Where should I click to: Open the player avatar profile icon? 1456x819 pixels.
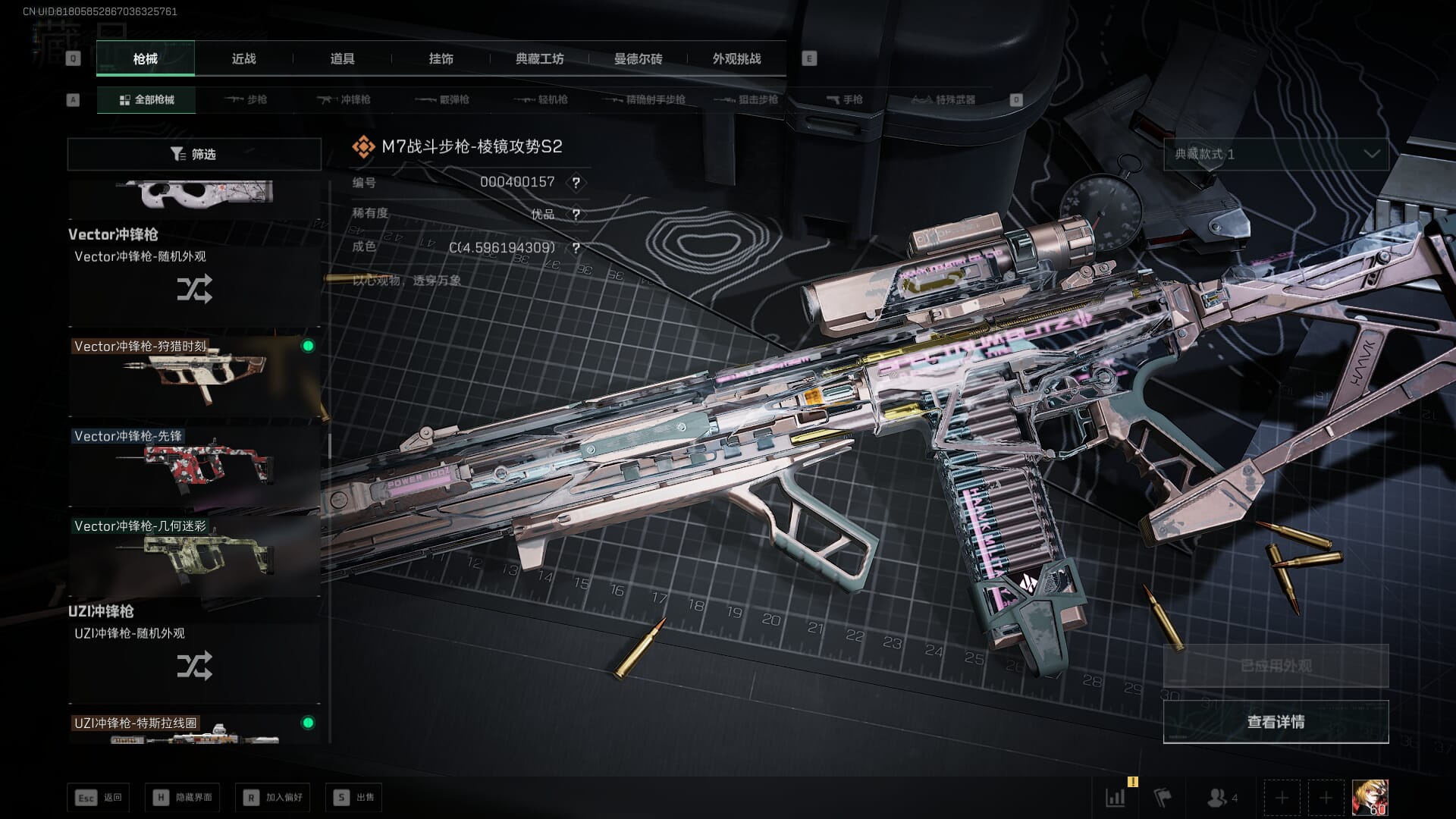1370,798
